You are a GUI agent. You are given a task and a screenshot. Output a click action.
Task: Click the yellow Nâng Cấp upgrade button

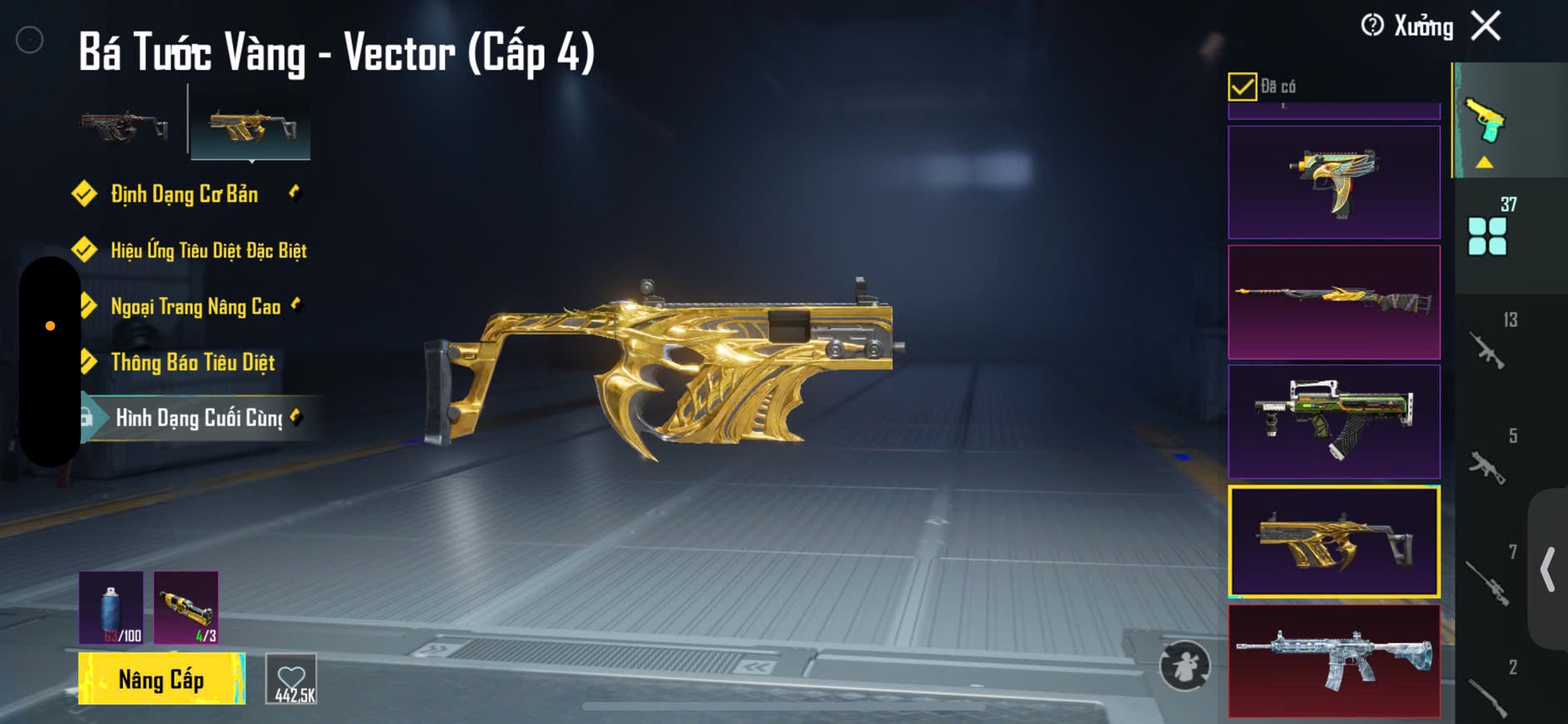point(161,679)
